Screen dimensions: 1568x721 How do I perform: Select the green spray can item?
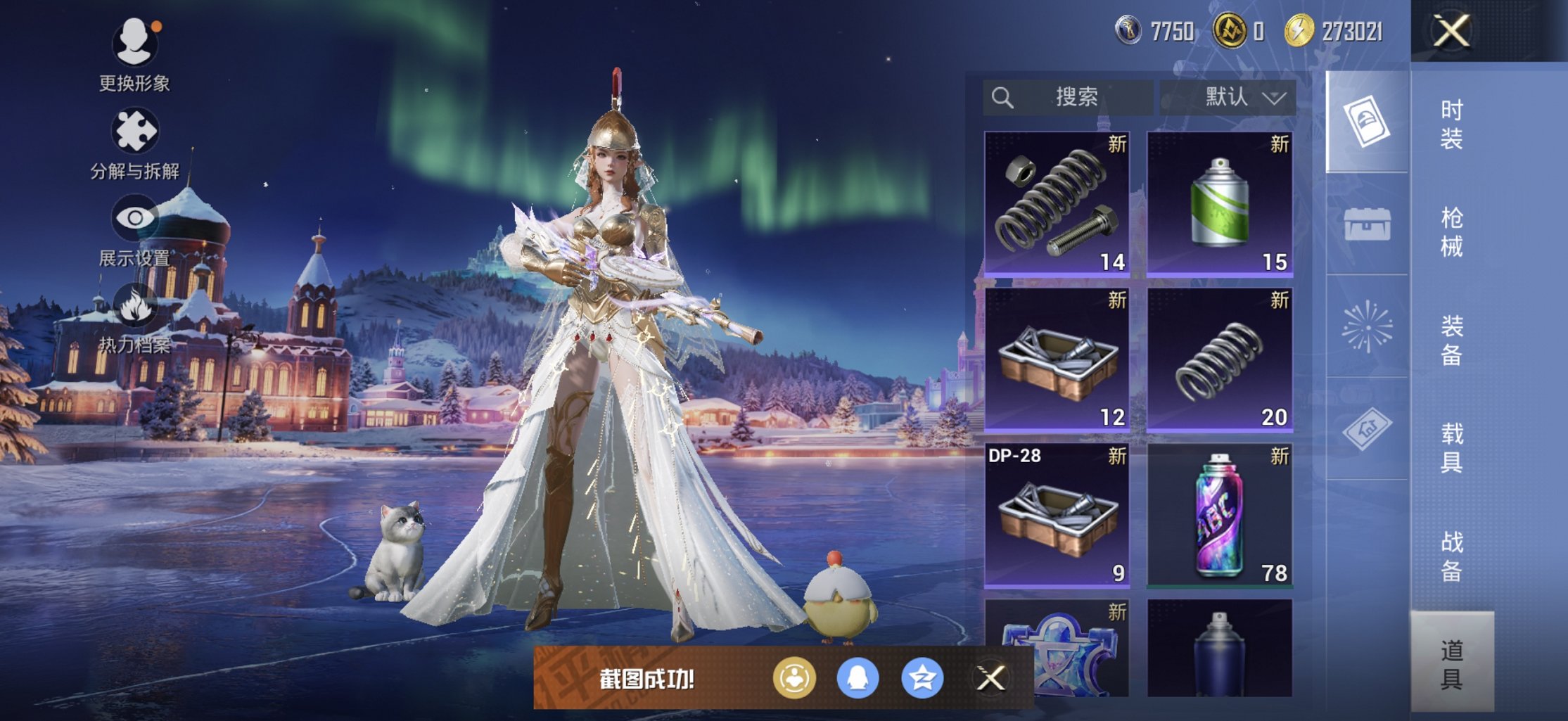click(x=1220, y=203)
